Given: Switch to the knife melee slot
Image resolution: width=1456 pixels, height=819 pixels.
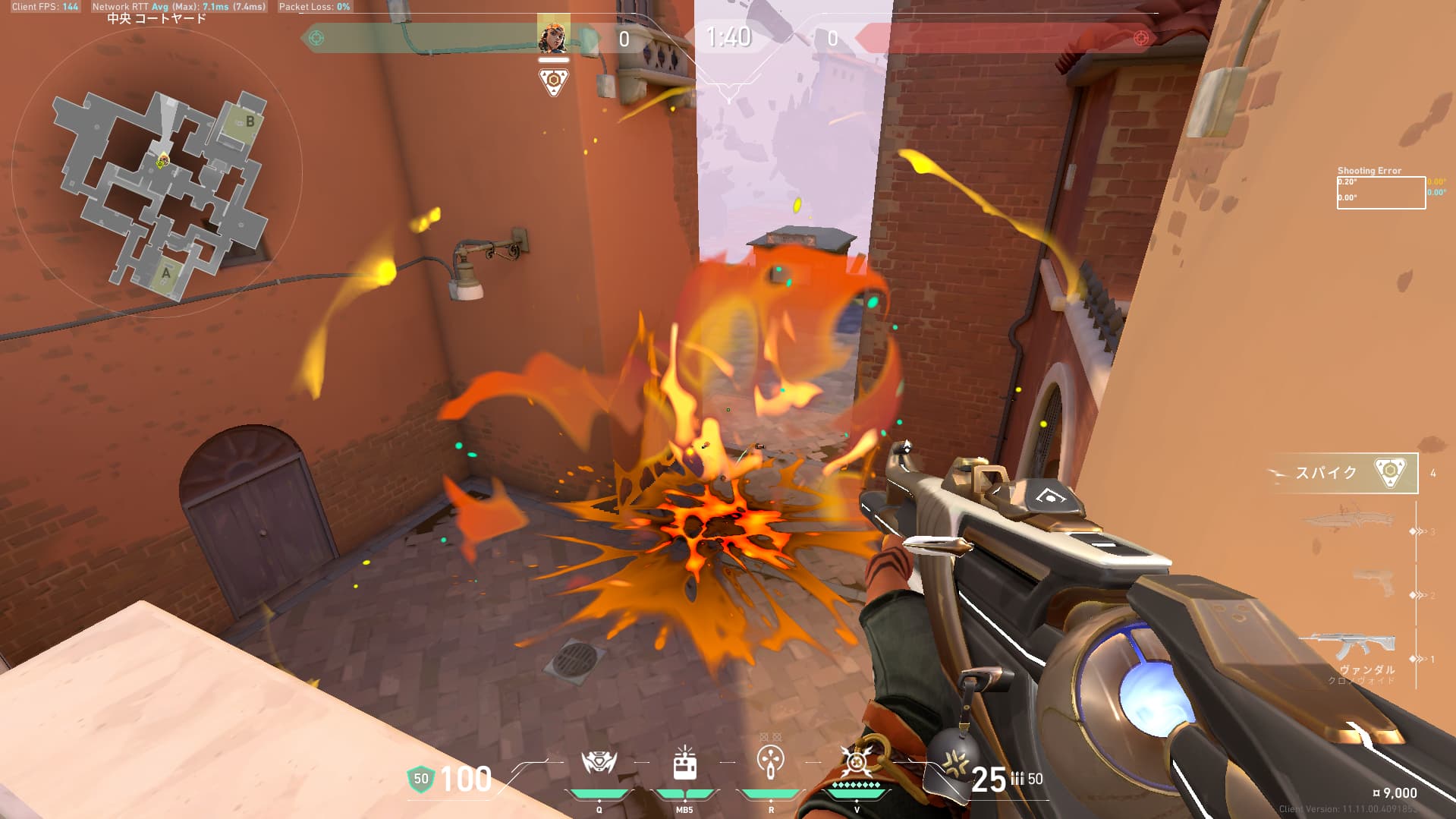Looking at the screenshot, I should (x=1349, y=522).
